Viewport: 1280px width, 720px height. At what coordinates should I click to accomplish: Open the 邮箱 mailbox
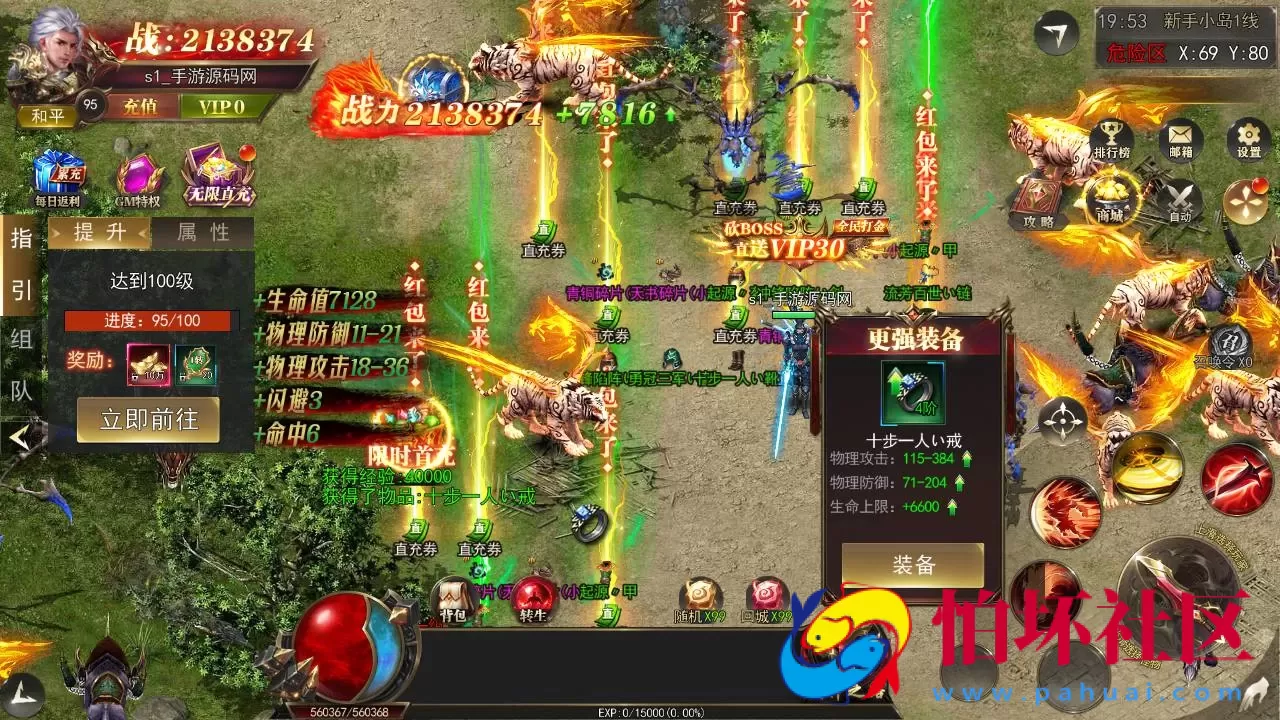(1181, 138)
